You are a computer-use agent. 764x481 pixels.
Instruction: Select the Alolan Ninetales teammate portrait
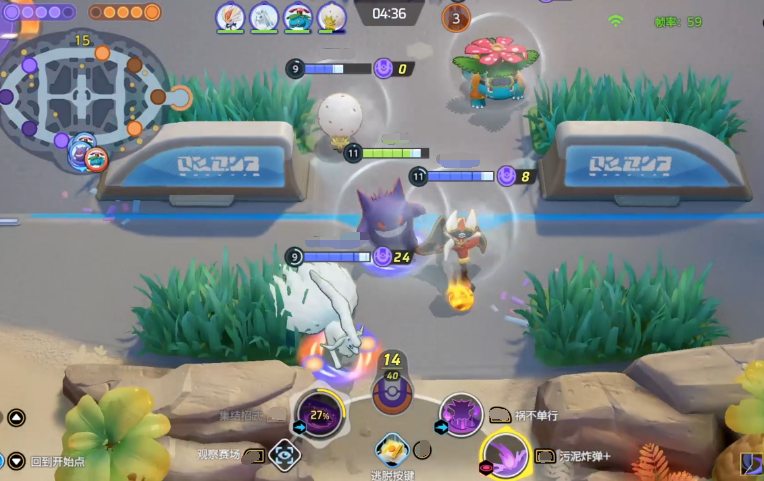pos(264,16)
